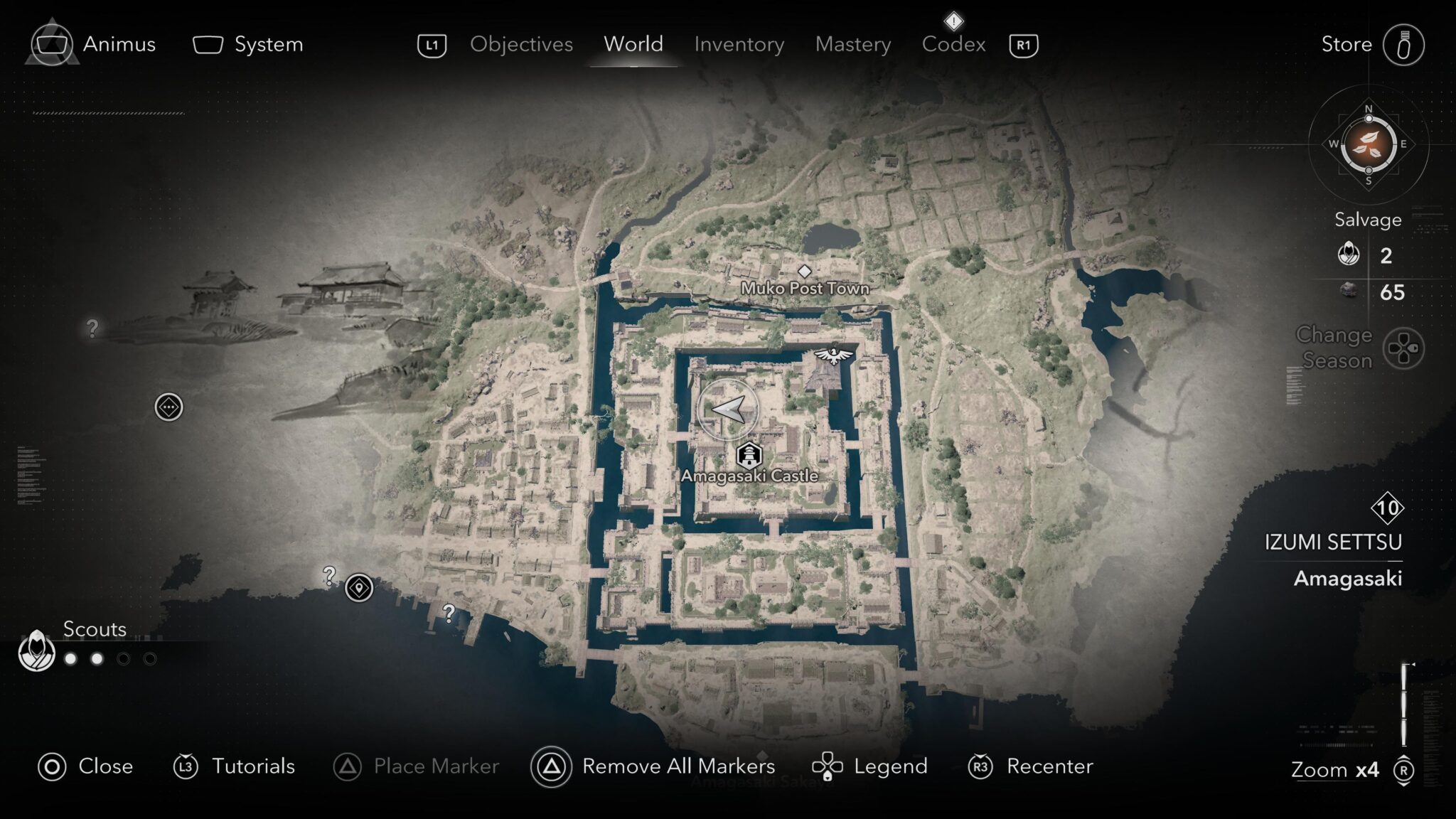Remove All Markers from the map

pyautogui.click(x=551, y=767)
